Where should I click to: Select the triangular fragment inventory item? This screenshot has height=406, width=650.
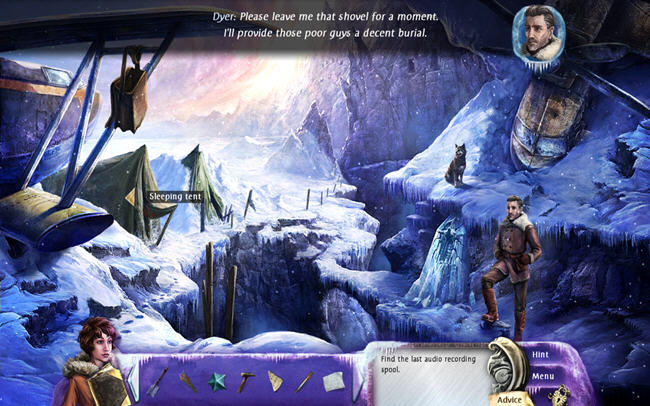click(276, 381)
